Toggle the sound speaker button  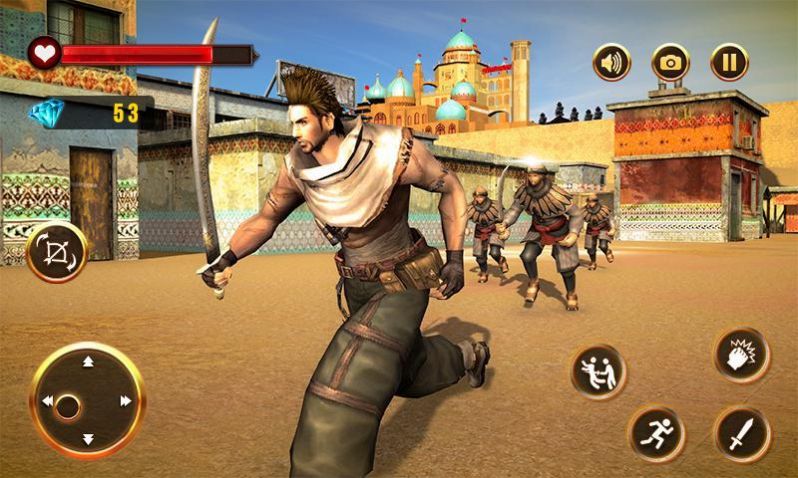coord(611,62)
